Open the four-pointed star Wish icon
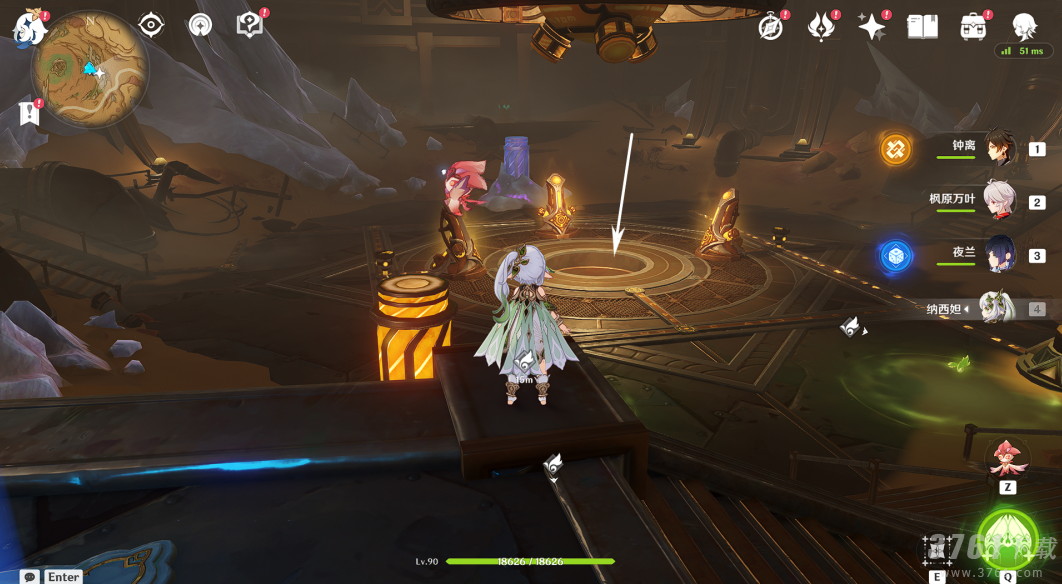 point(871,27)
